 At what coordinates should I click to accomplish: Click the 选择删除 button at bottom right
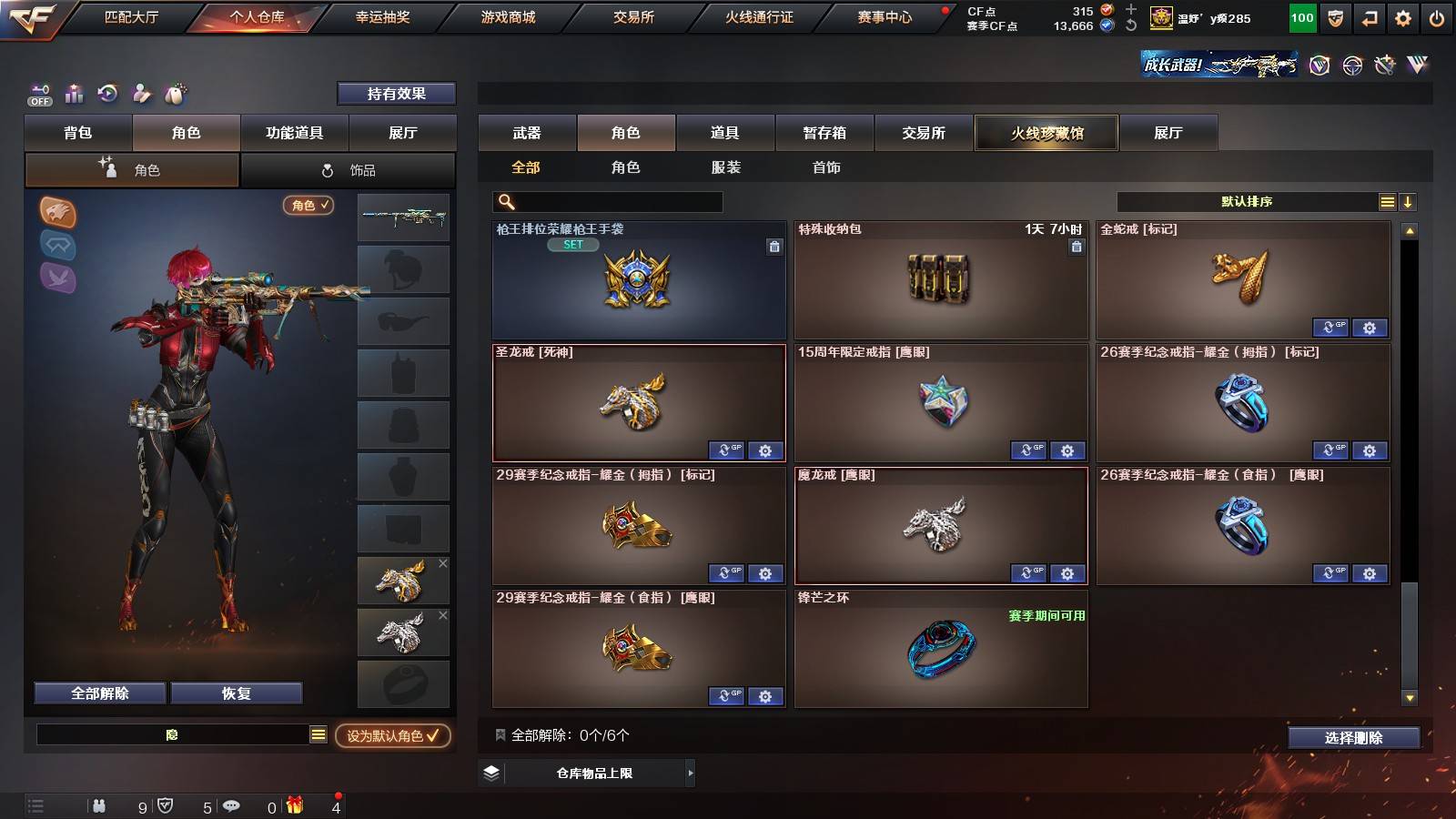[1354, 739]
